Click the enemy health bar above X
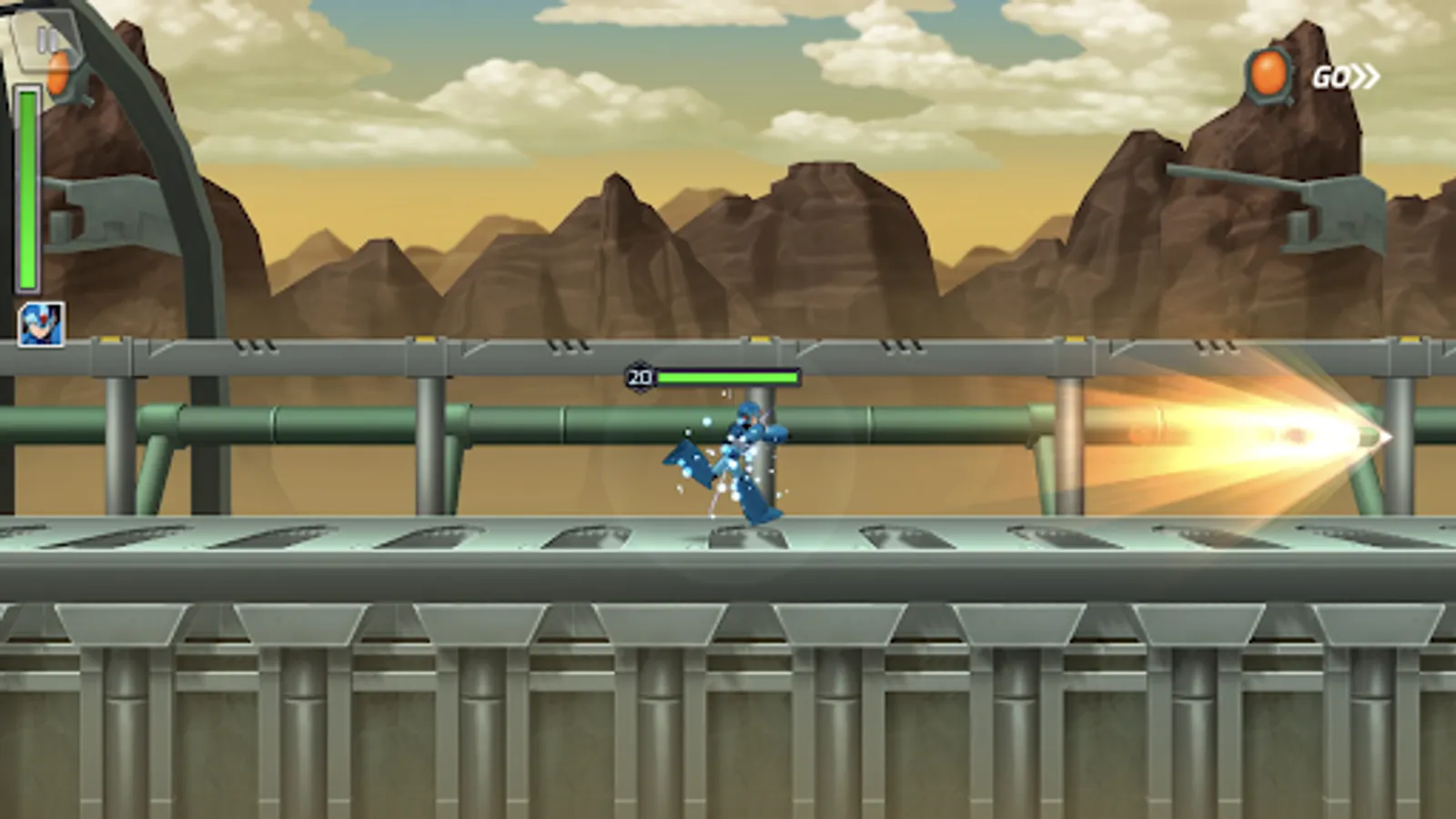Screen dimensions: 1456x819 click(x=728, y=374)
